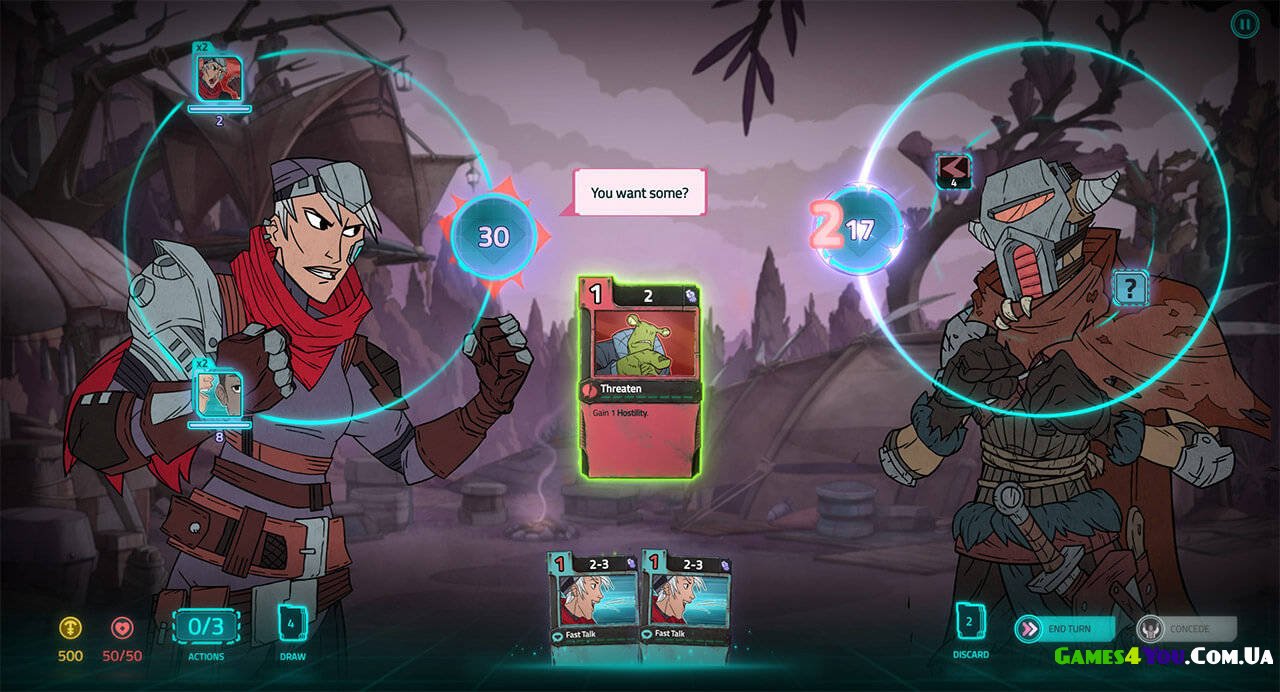The image size is (1280, 692).
Task: Open the discard pile
Action: 969,622
